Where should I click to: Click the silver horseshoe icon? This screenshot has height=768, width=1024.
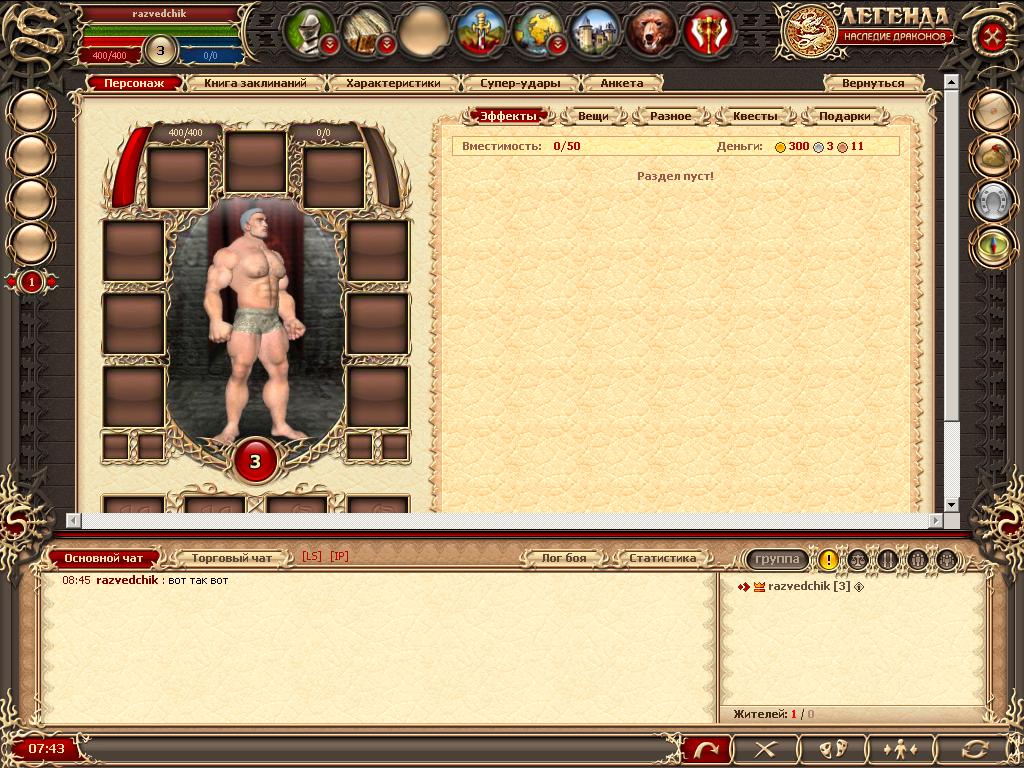[x=995, y=200]
